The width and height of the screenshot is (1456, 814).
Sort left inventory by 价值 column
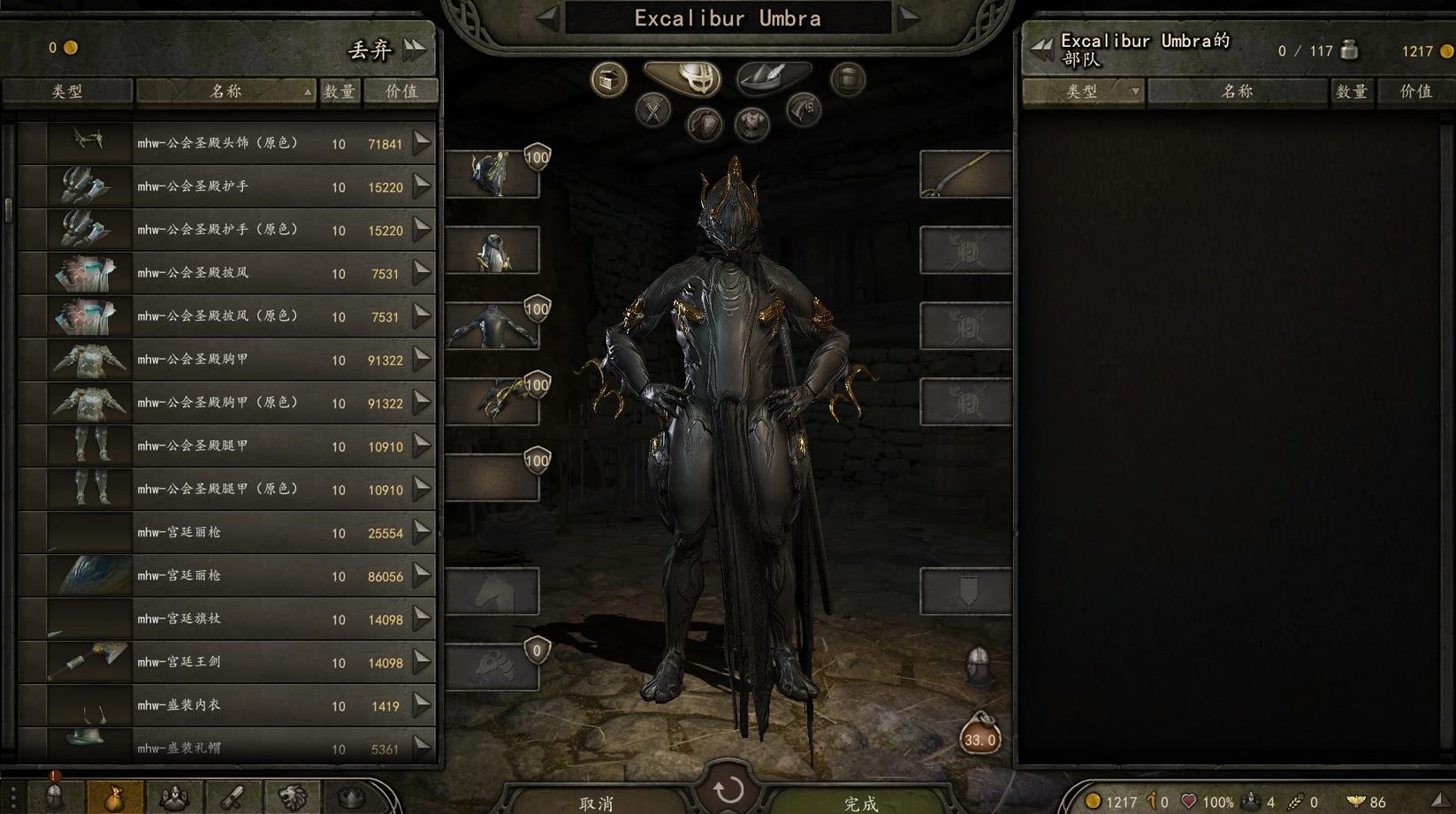point(401,91)
